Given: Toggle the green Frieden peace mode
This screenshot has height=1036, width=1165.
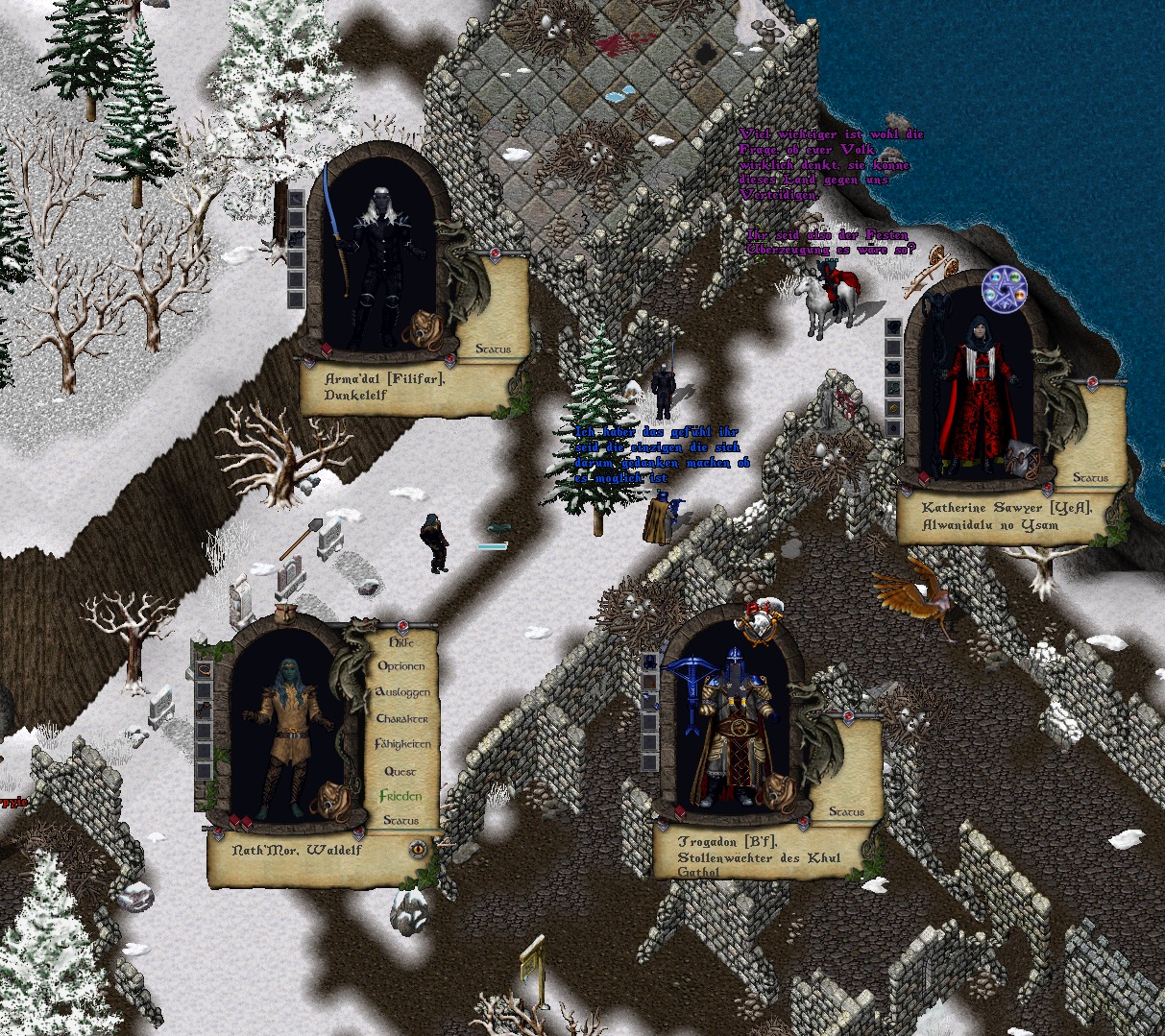Looking at the screenshot, I should [x=400, y=796].
